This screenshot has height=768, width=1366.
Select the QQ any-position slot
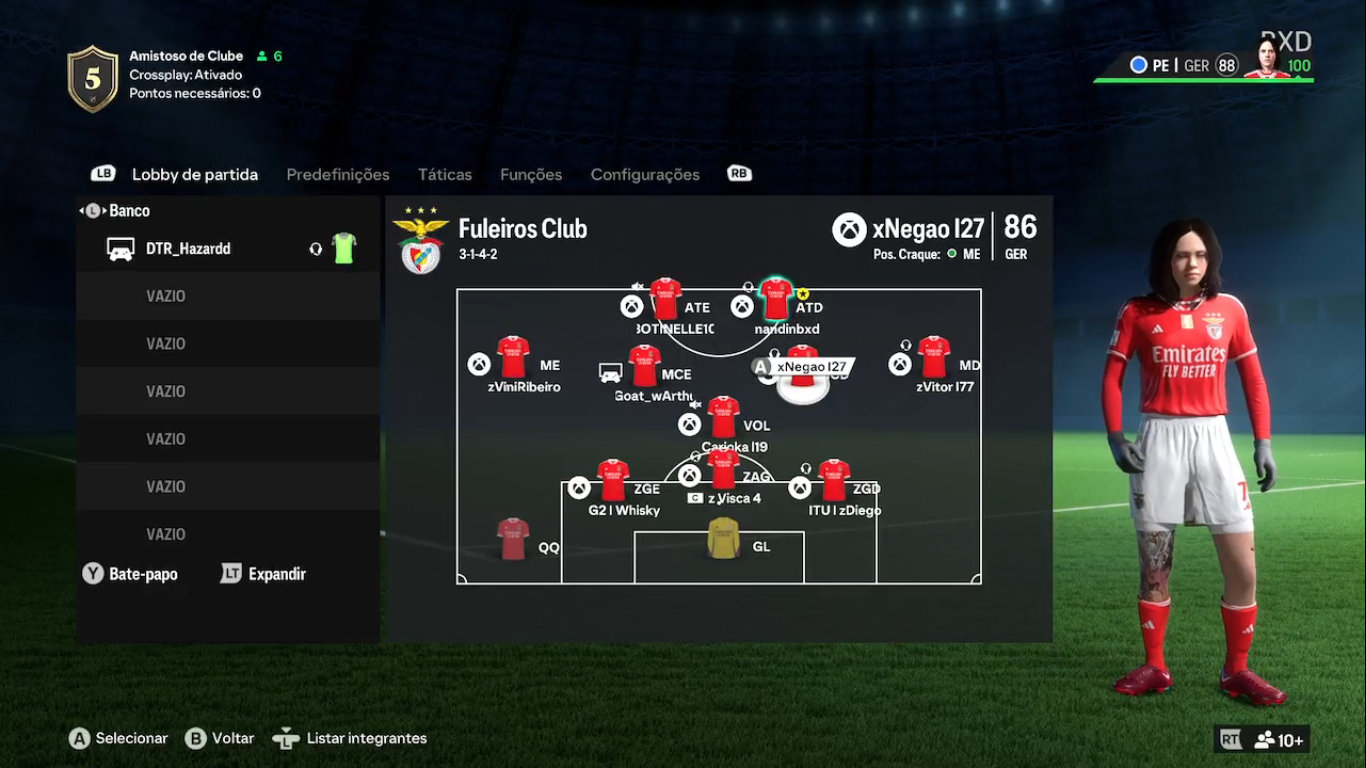click(513, 540)
